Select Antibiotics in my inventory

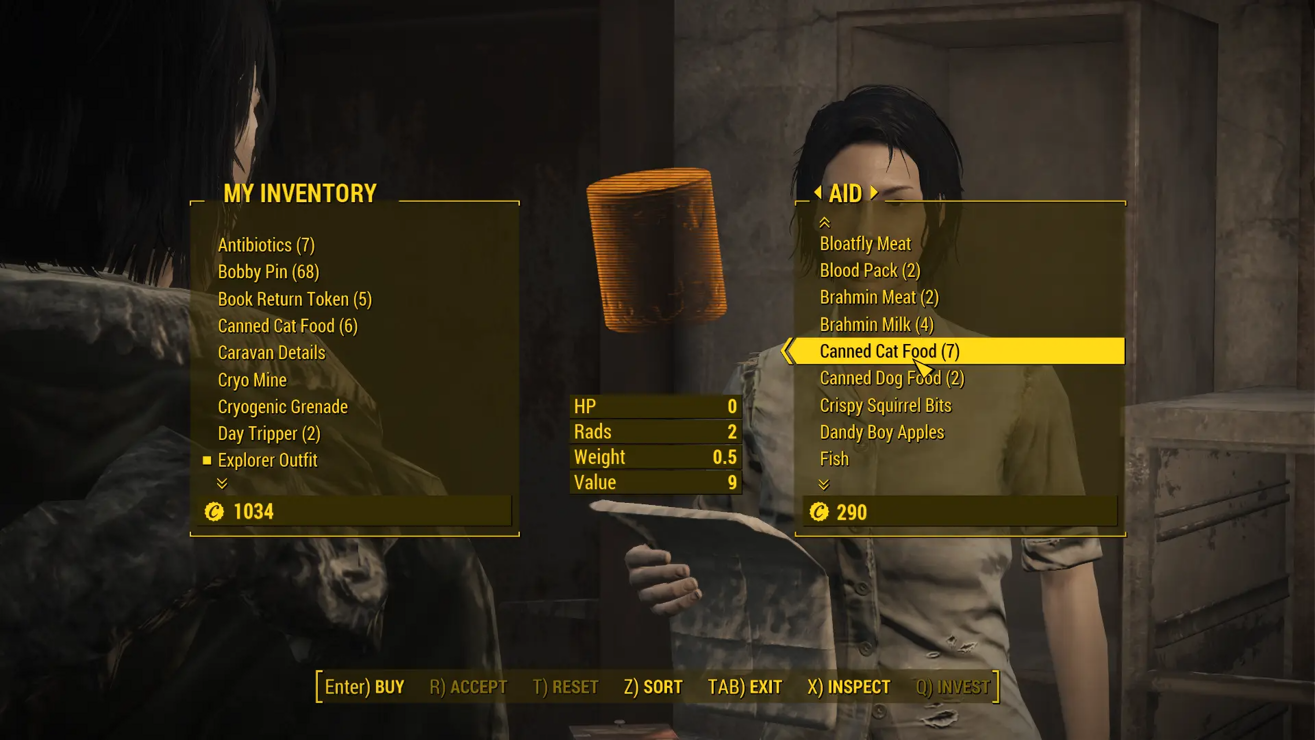pos(266,245)
